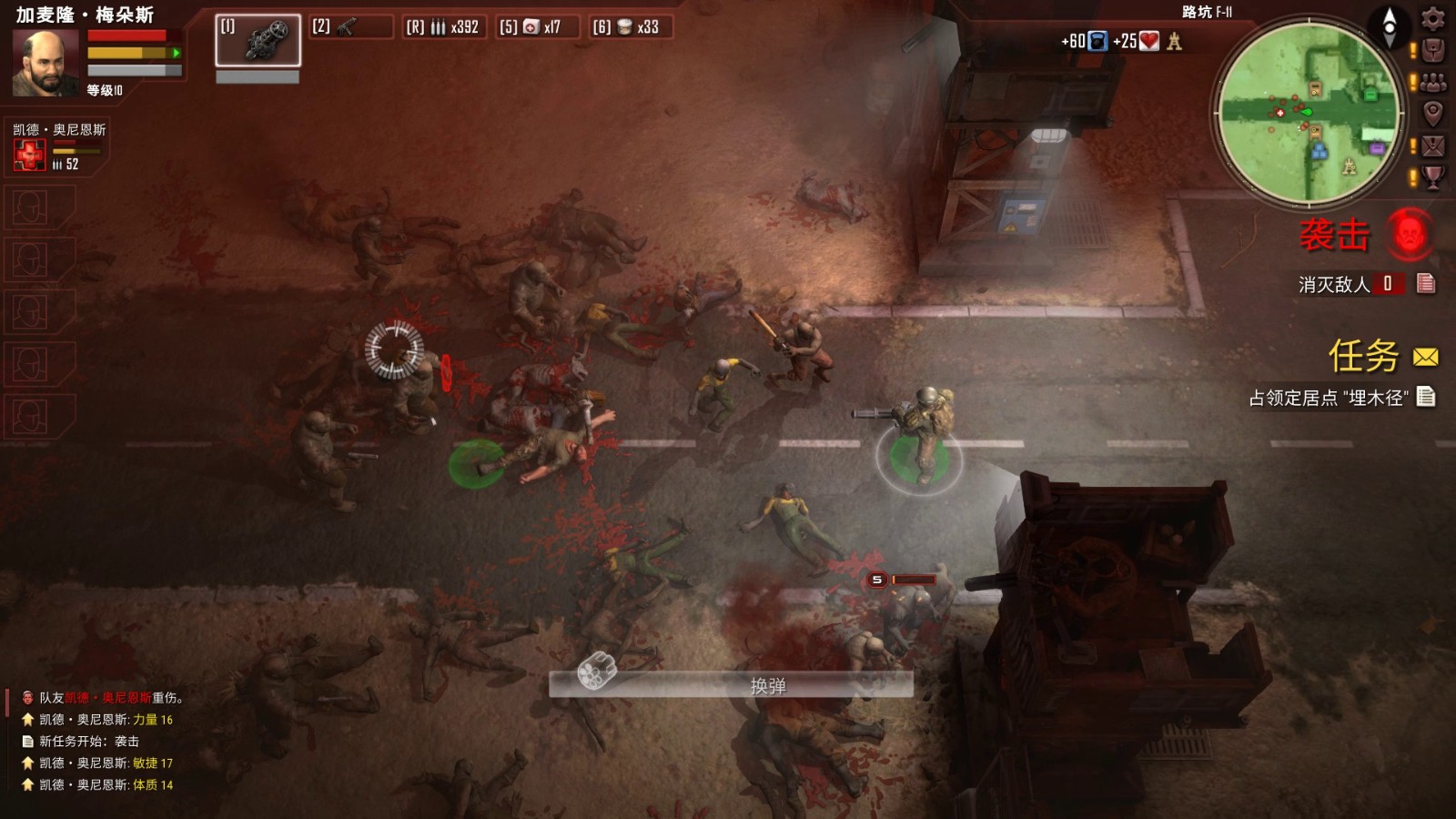
Task: Open the trophy achievements icon
Action: tap(1432, 176)
